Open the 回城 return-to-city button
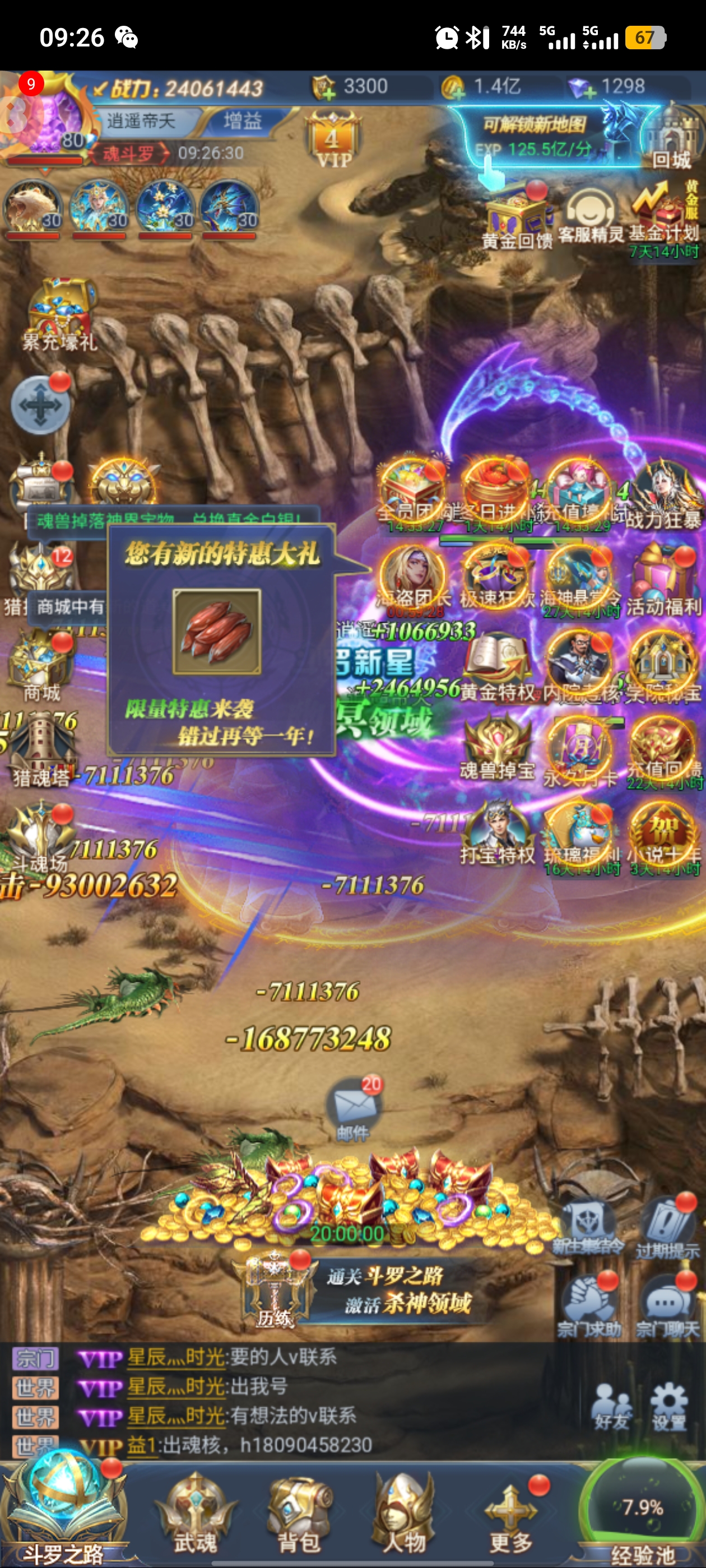 [x=670, y=143]
